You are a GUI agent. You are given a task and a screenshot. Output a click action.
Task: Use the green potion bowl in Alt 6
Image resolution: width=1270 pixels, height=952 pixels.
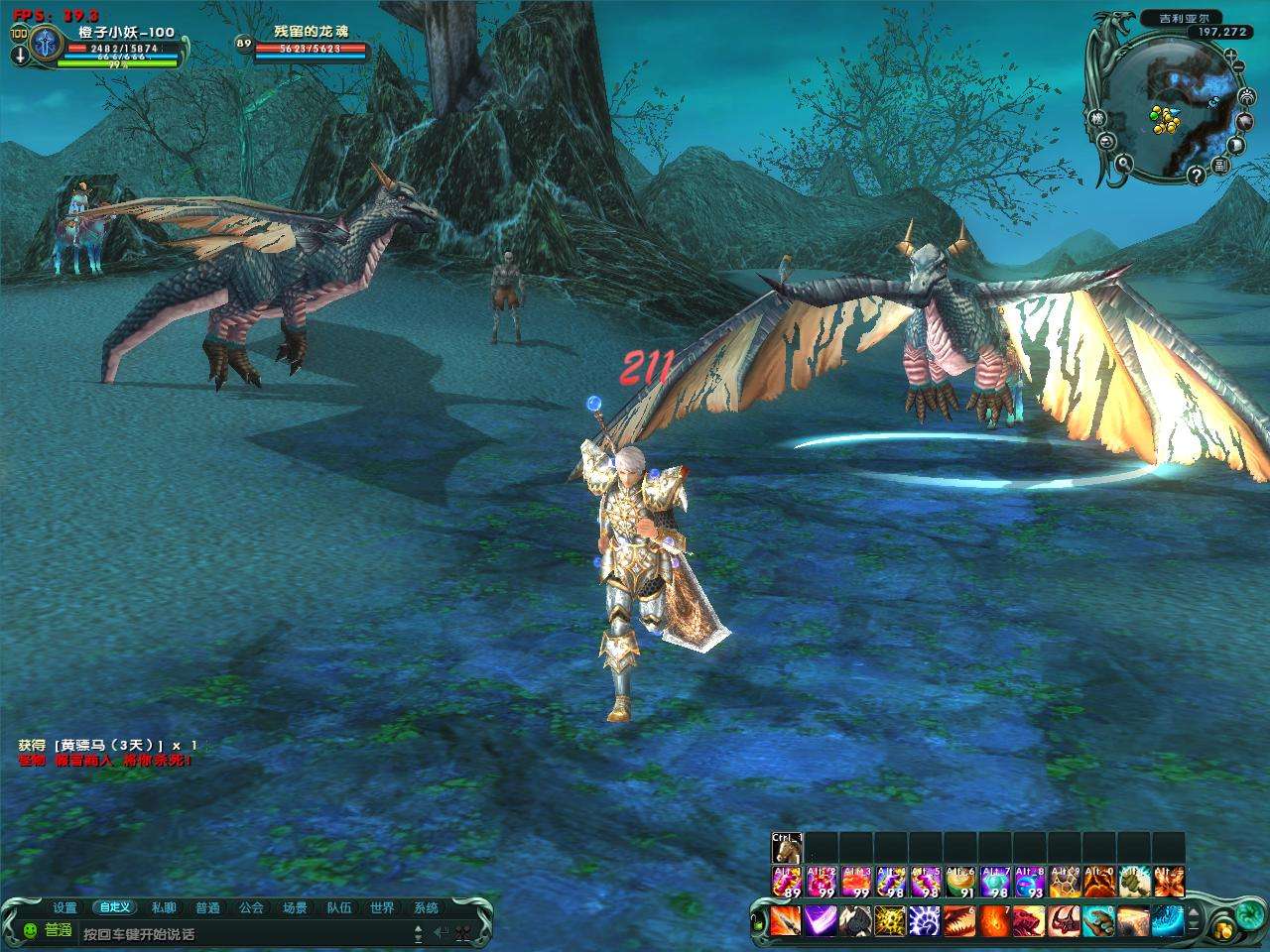(x=960, y=882)
